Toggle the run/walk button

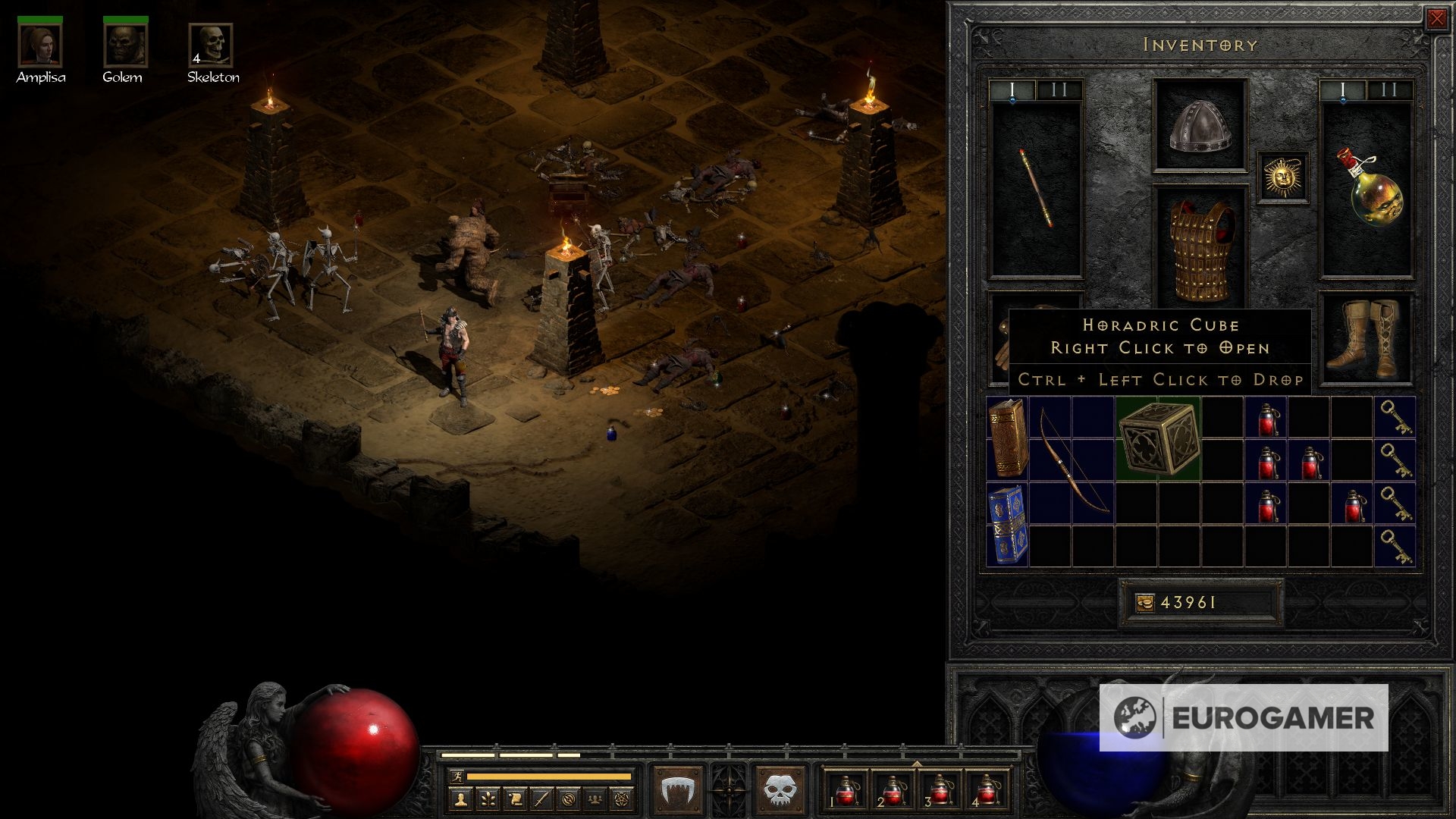click(x=457, y=777)
